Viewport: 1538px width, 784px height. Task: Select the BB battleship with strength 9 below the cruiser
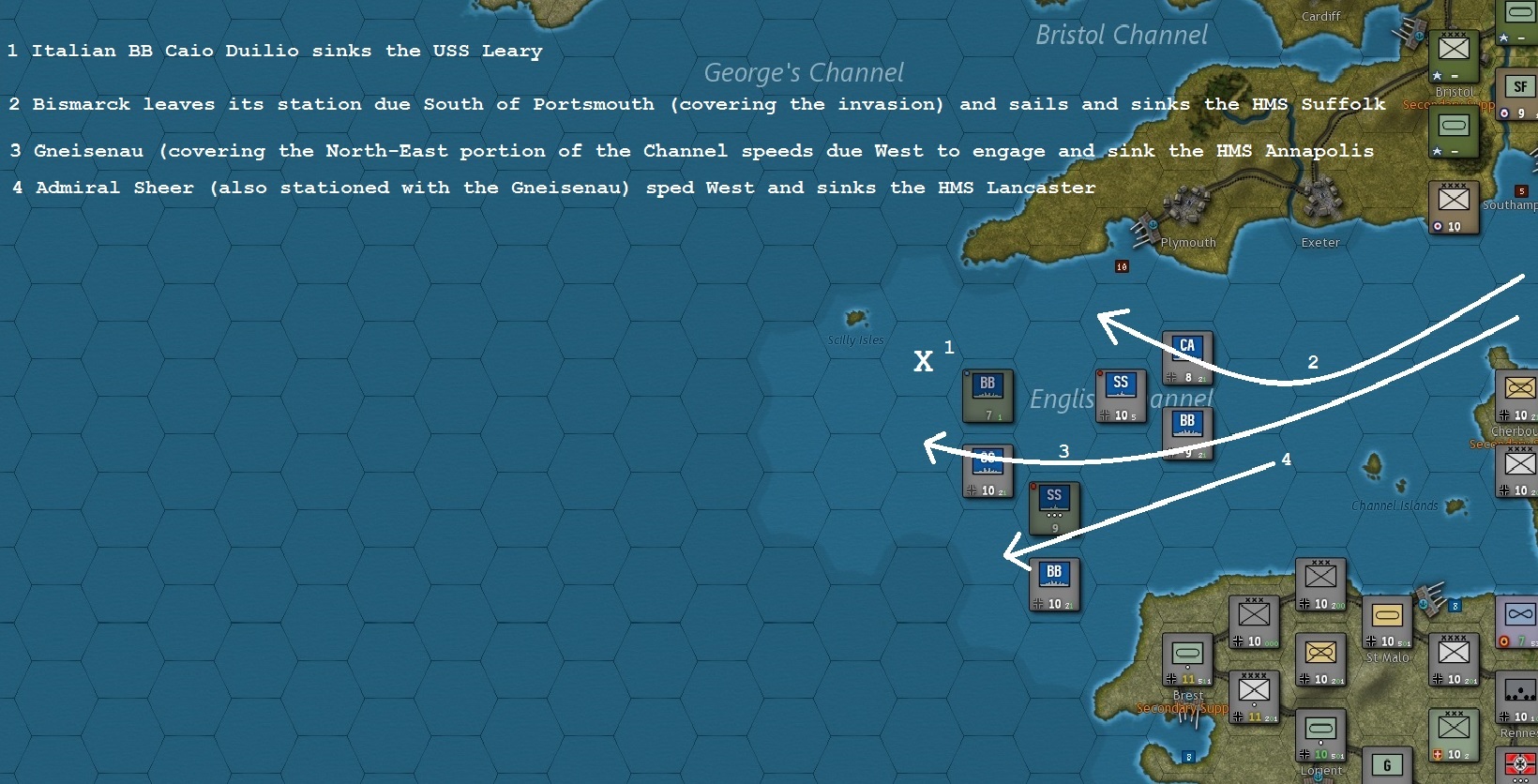click(x=1187, y=432)
